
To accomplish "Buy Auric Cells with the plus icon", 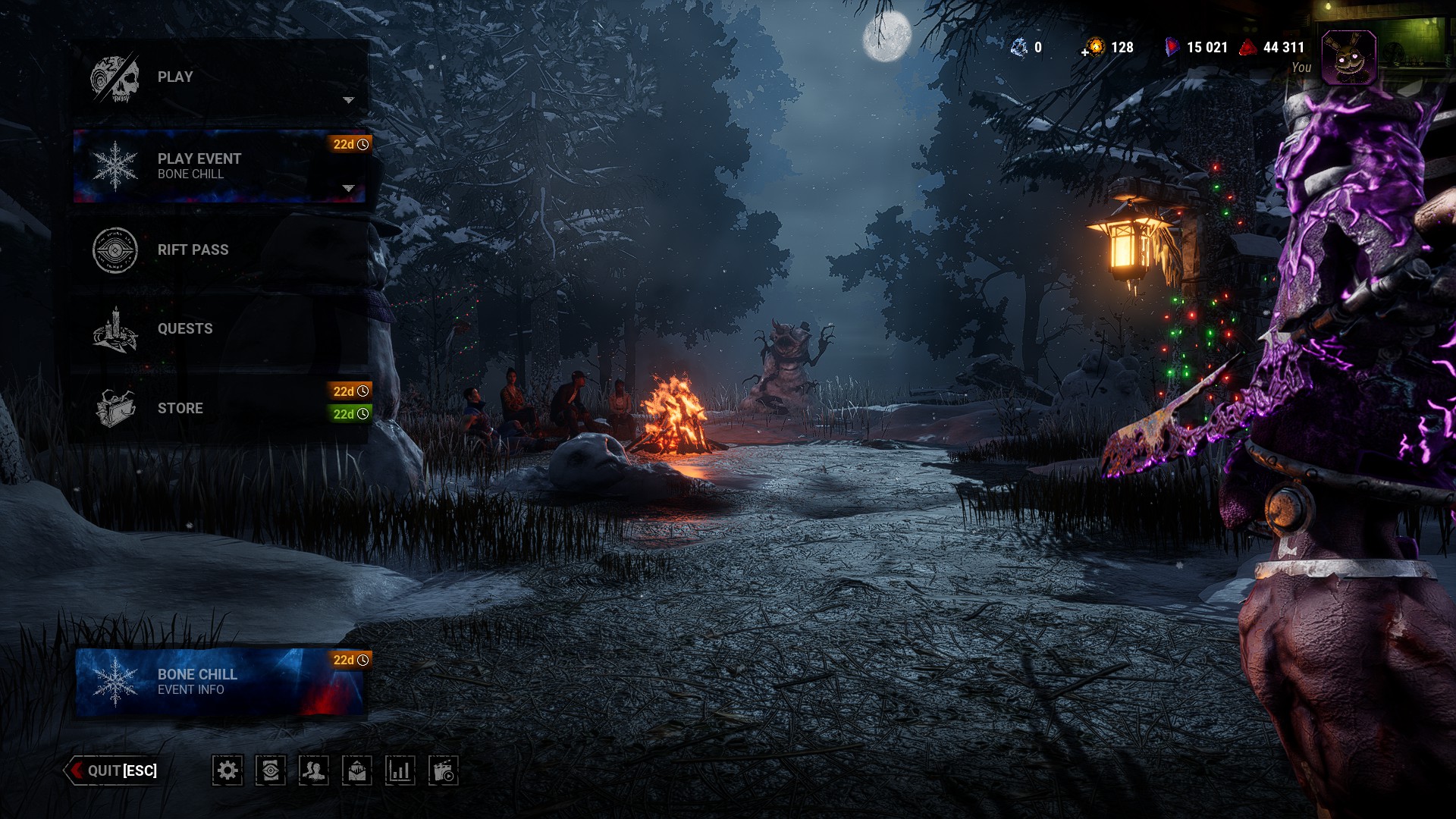I will pos(1086,52).
